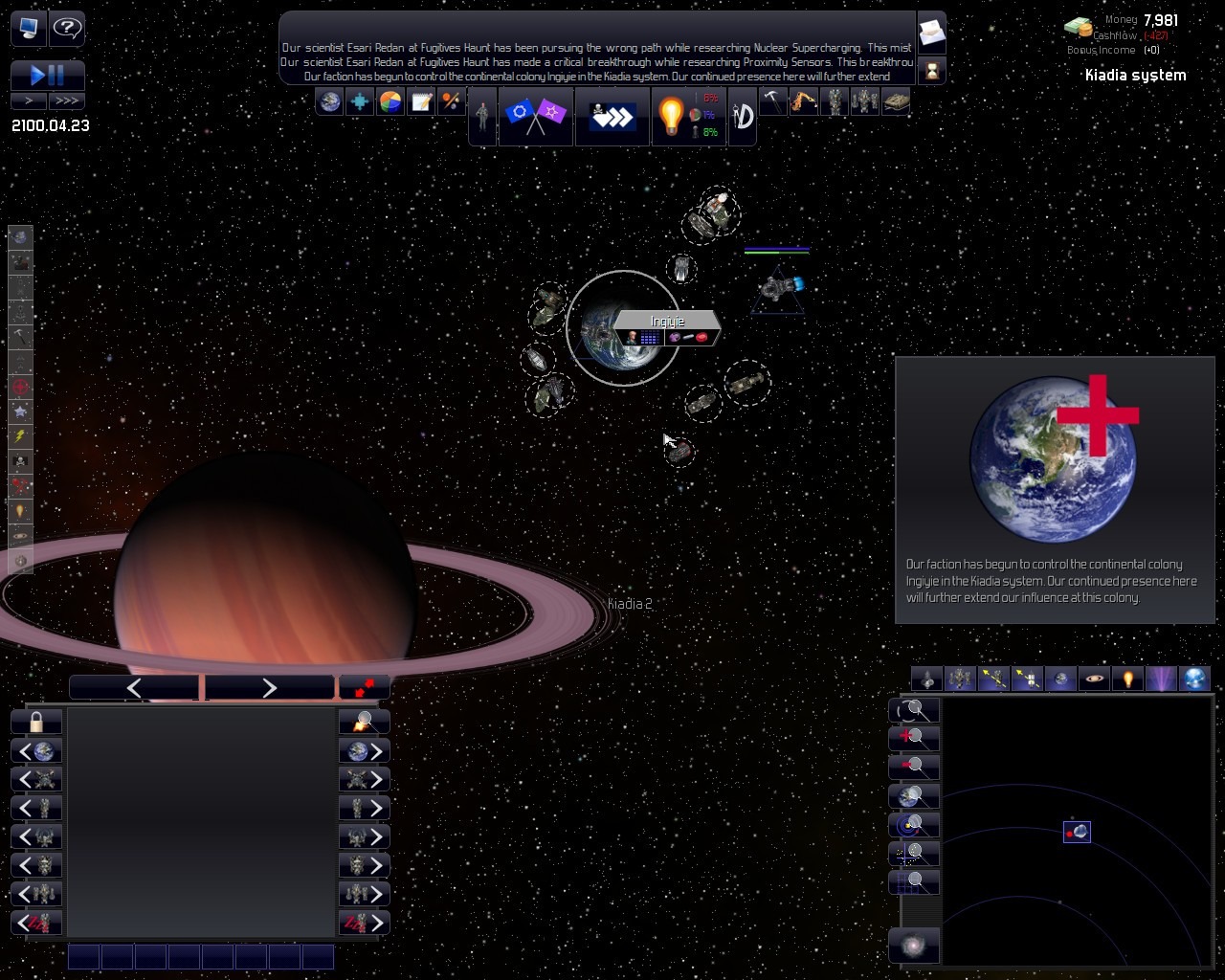Click the hourglass button beside the messages
Viewport: 1225px width, 980px height.
(931, 70)
